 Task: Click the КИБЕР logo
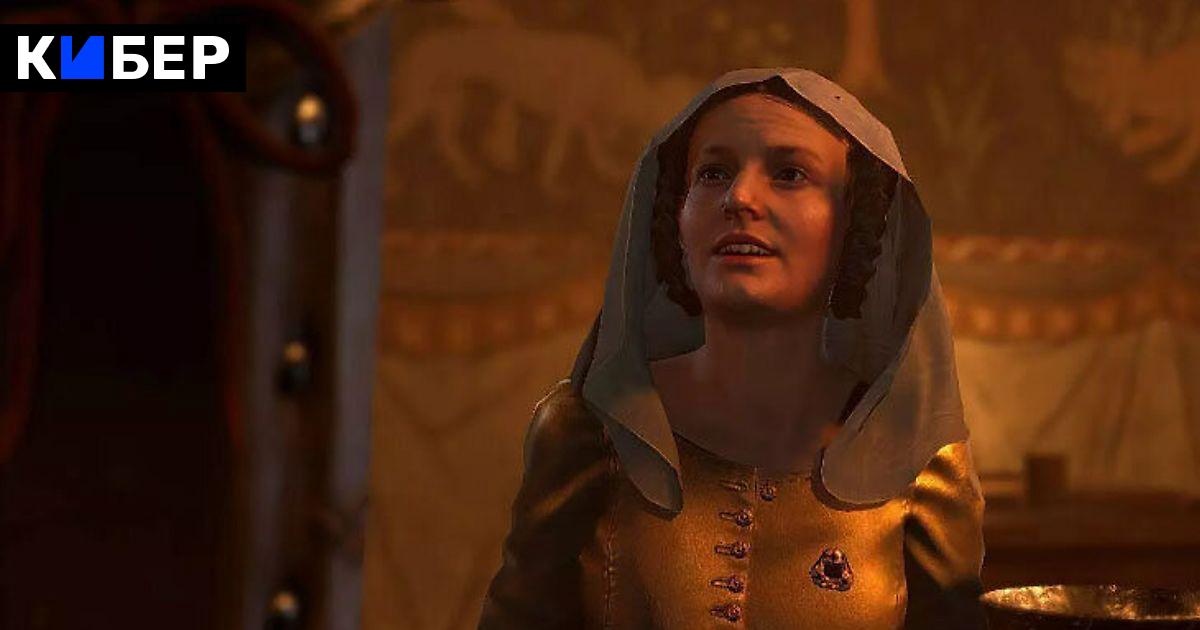tap(123, 59)
